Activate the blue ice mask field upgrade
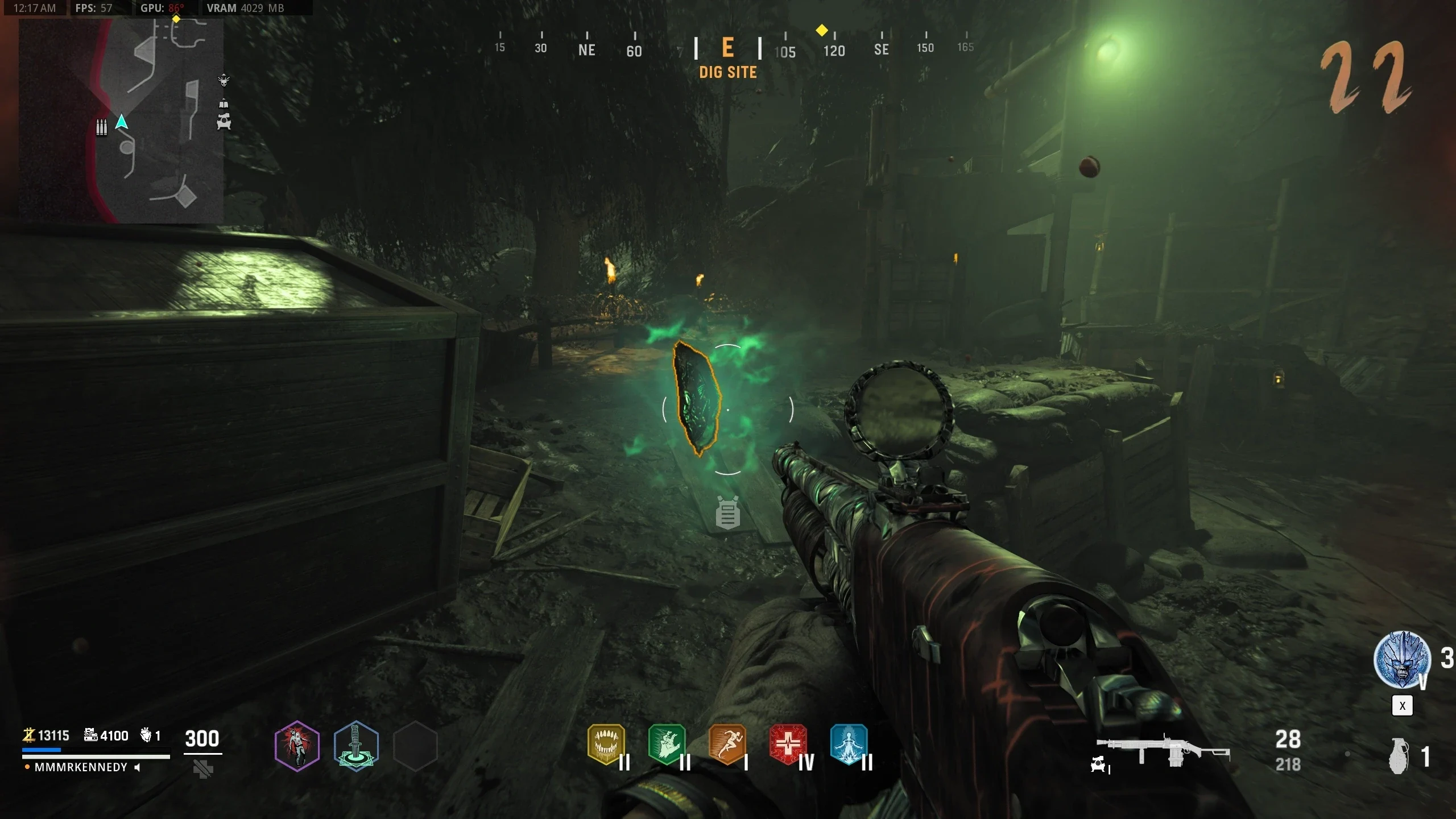Image resolution: width=1456 pixels, height=819 pixels. pyautogui.click(x=1402, y=660)
